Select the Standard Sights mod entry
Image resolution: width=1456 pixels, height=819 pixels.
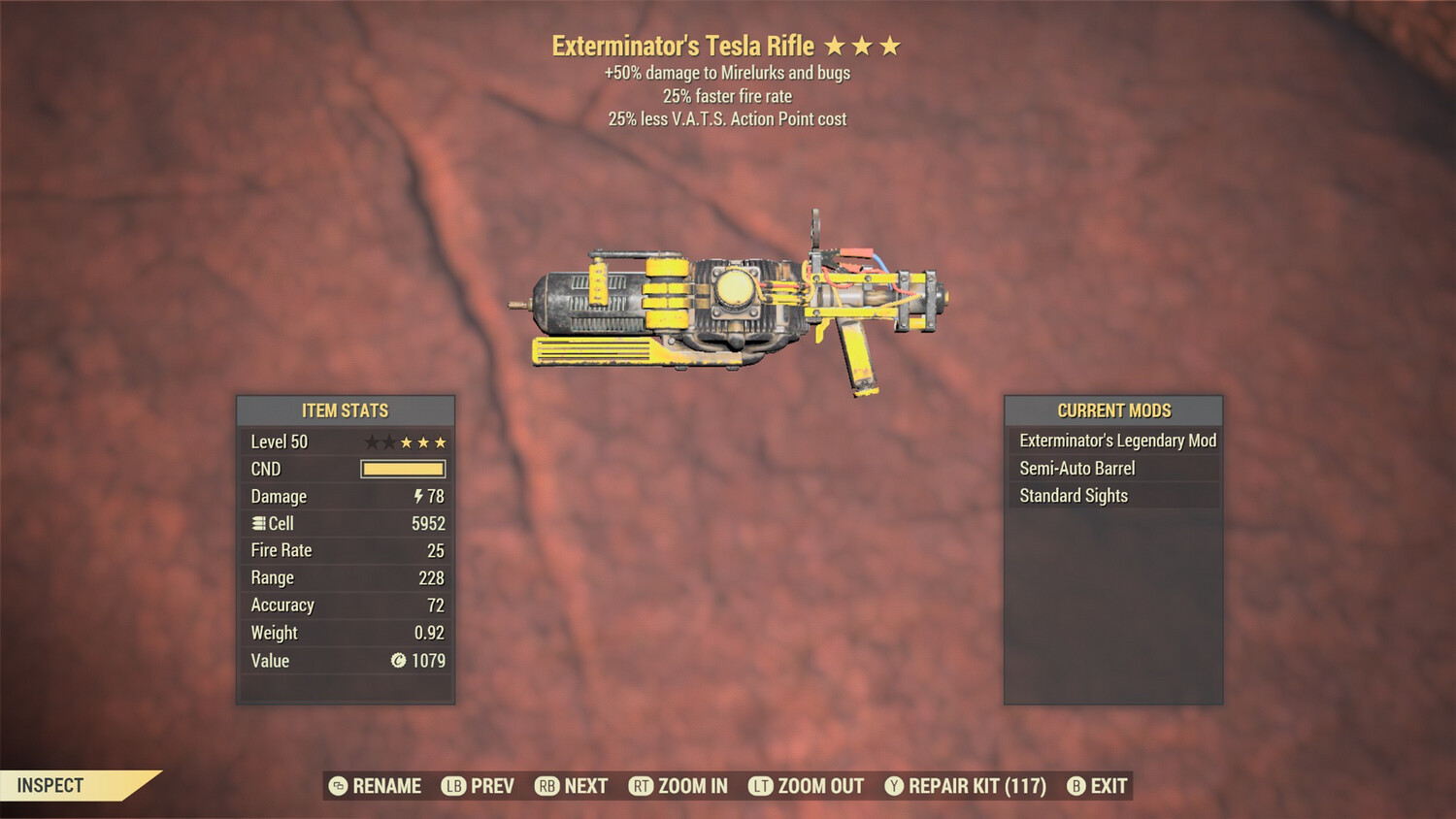click(x=1073, y=495)
